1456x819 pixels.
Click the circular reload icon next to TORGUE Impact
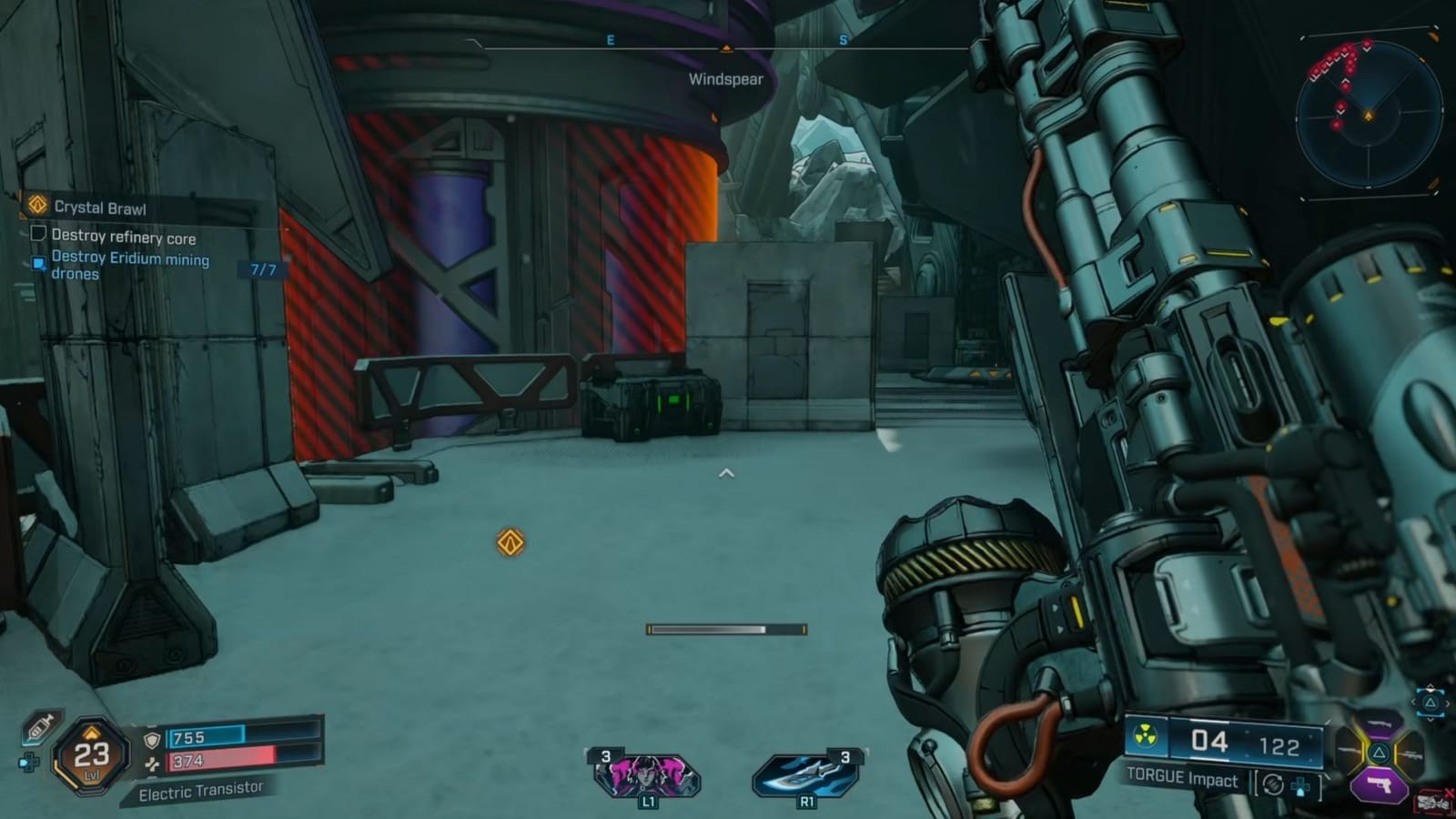coord(1272,784)
